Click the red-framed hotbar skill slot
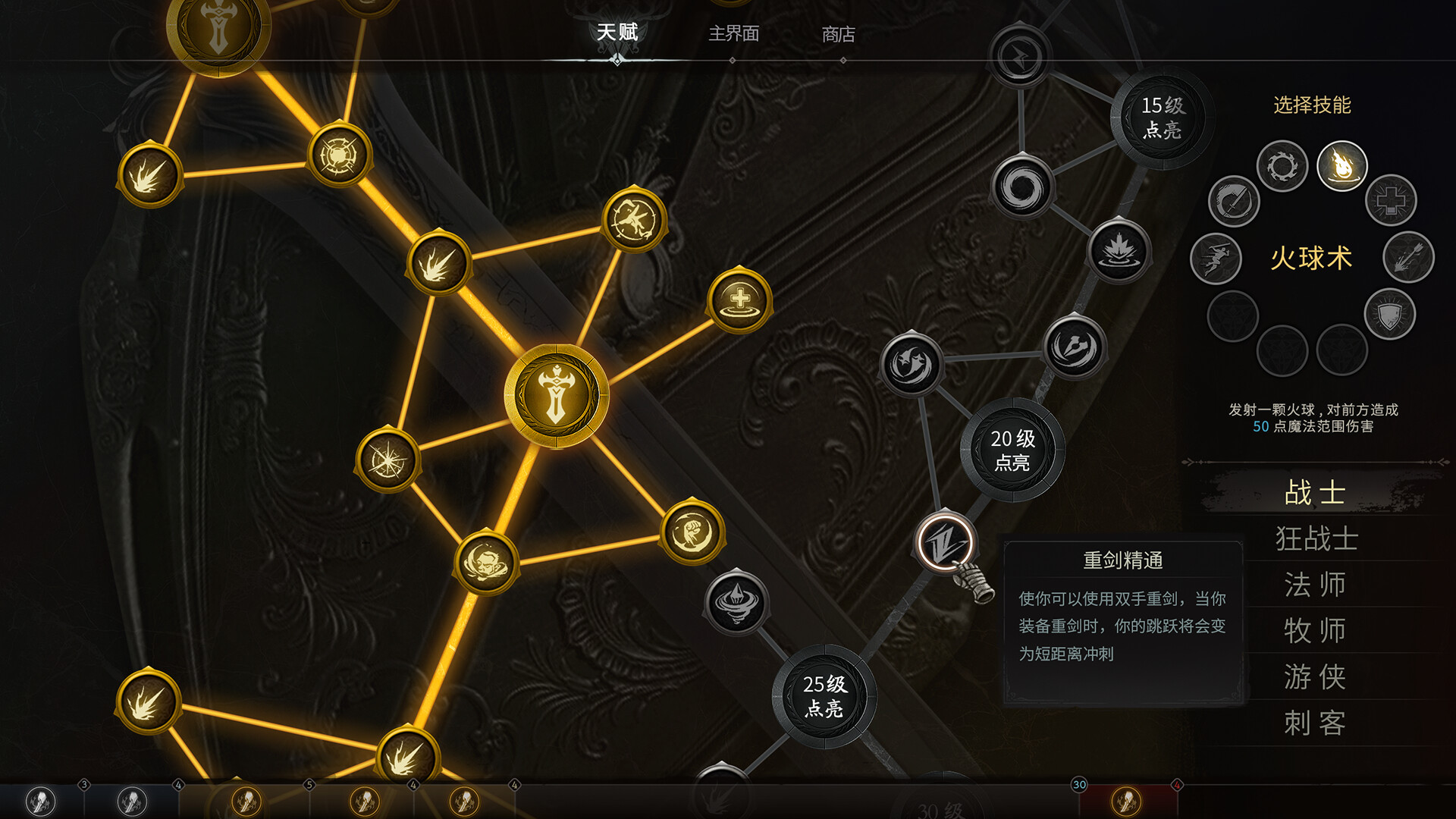This screenshot has width=1456, height=819. 1125,800
